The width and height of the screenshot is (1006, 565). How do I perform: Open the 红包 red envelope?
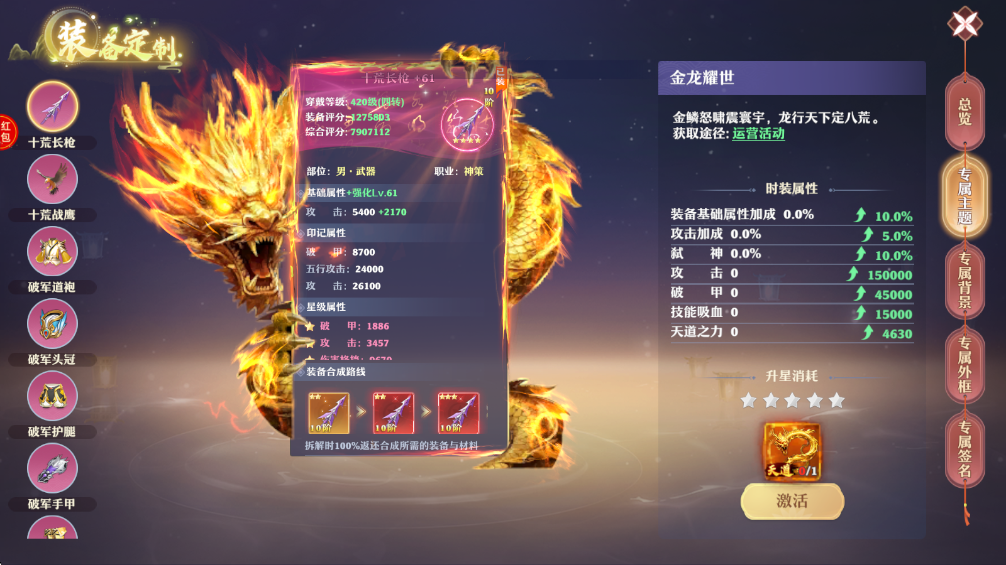(x=6, y=131)
